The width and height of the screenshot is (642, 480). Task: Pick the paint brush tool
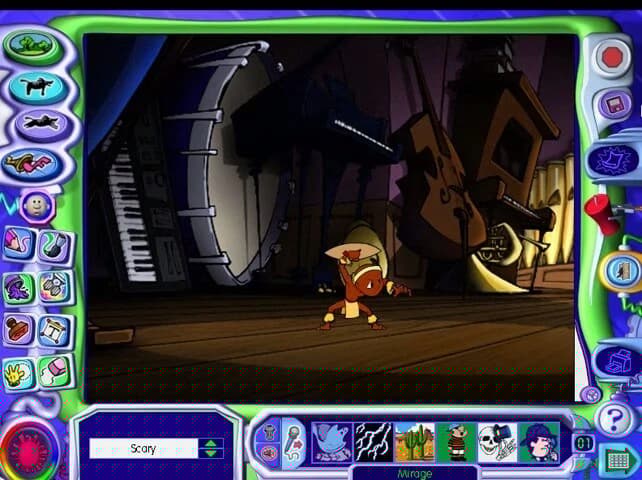coord(55,245)
